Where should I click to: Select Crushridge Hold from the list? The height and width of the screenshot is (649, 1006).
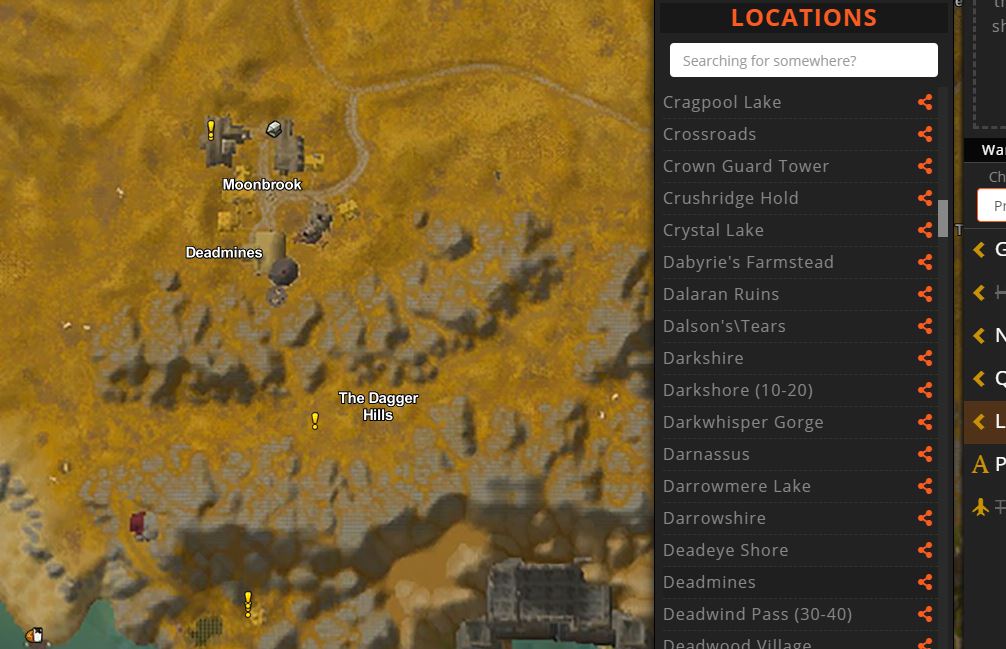pyautogui.click(x=730, y=198)
